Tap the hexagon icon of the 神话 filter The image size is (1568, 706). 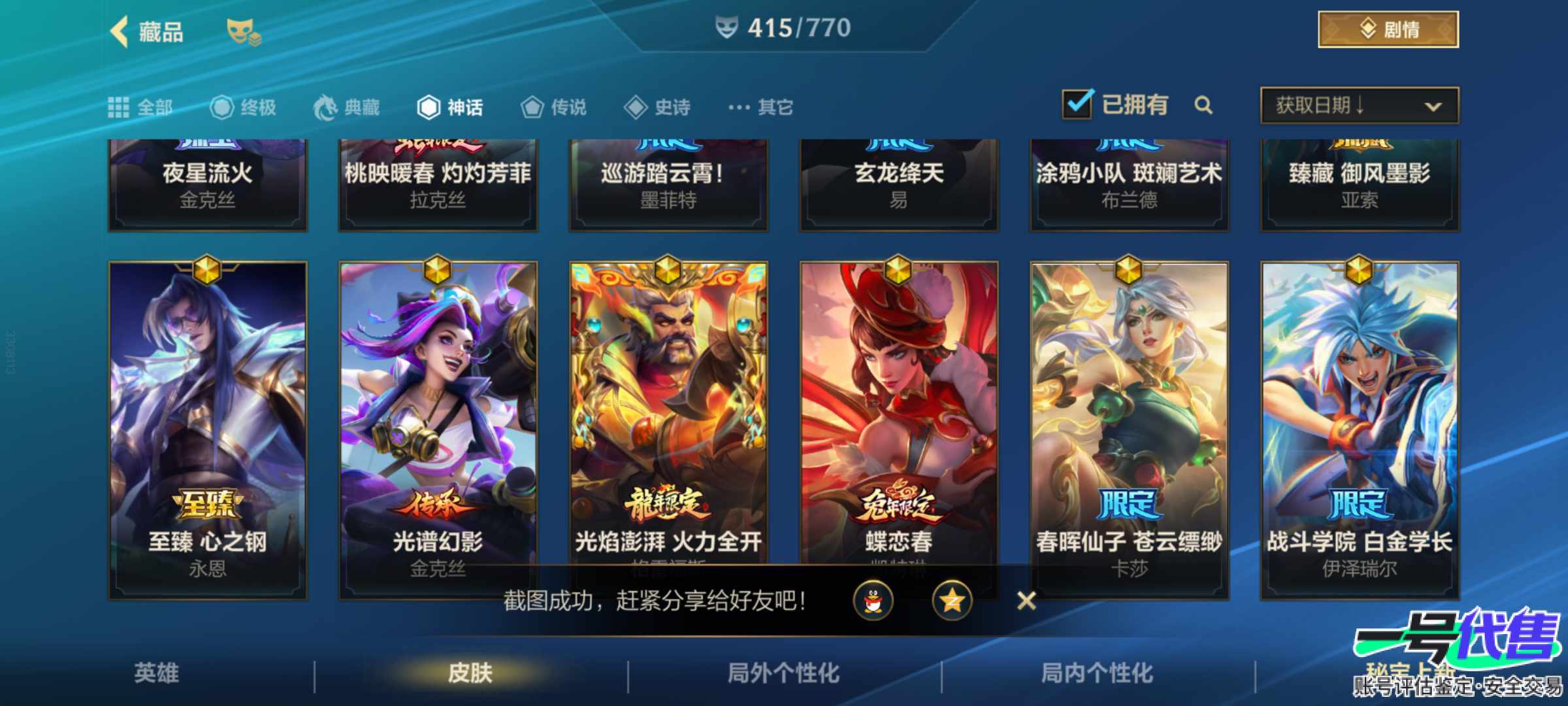(x=429, y=107)
